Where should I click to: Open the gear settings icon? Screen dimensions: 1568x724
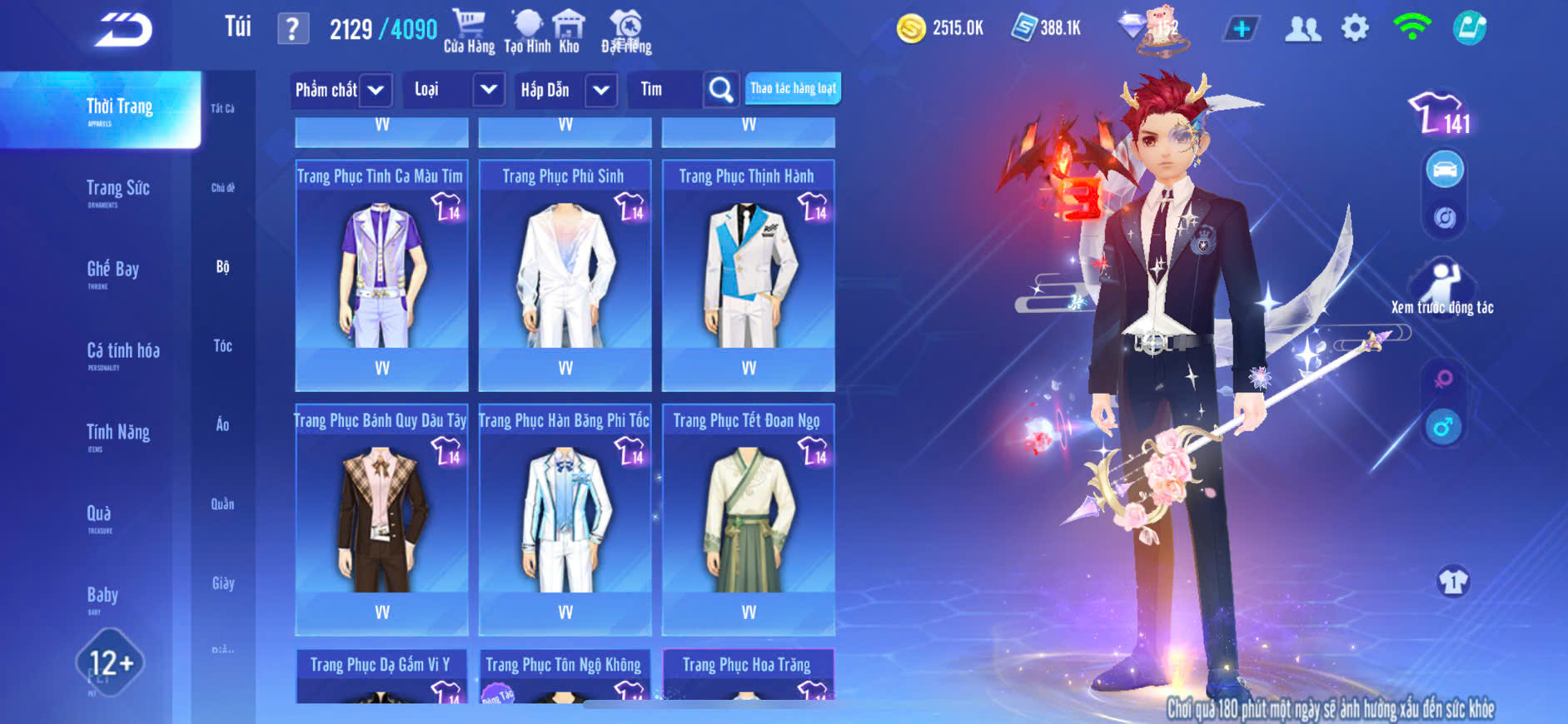(1355, 29)
